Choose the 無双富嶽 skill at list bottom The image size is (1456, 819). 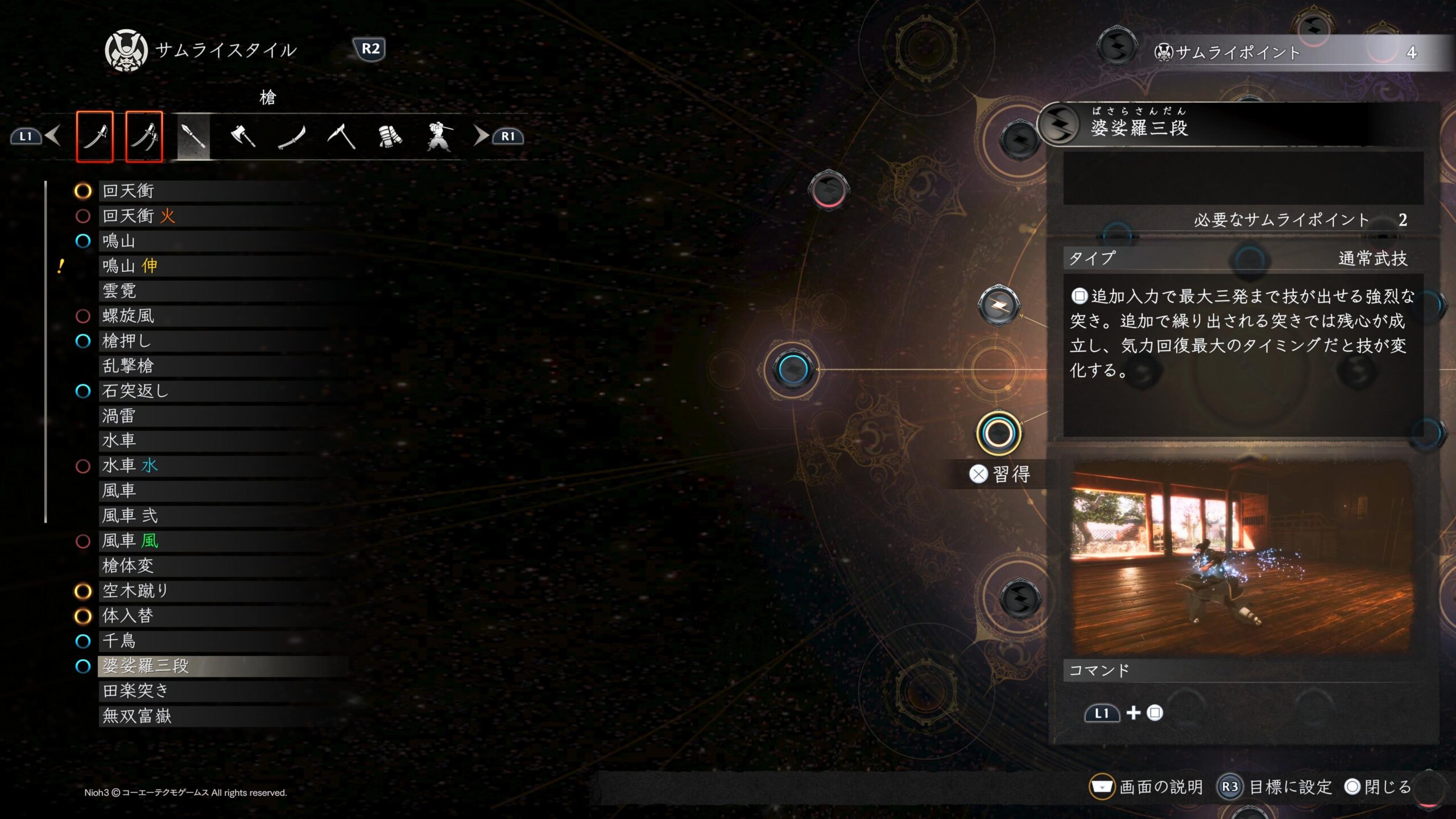click(137, 716)
